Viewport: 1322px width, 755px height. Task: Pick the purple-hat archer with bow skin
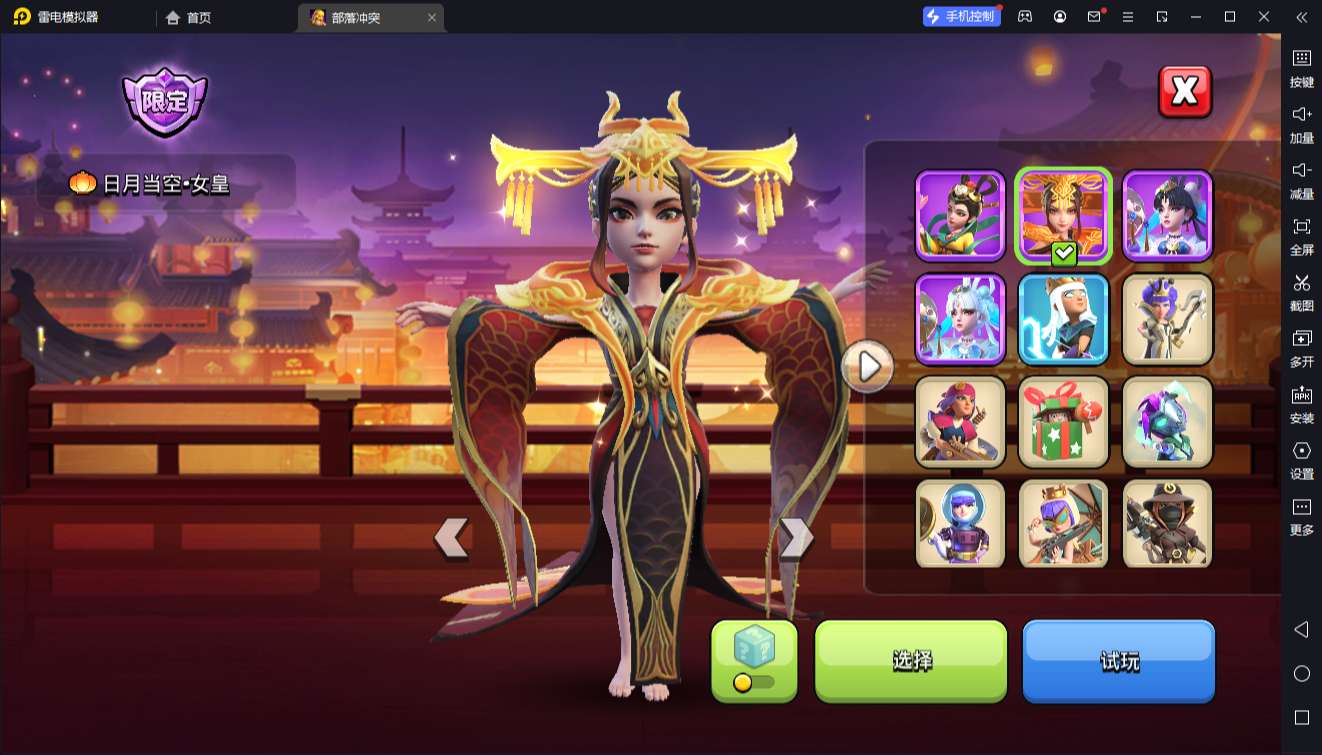click(1167, 319)
